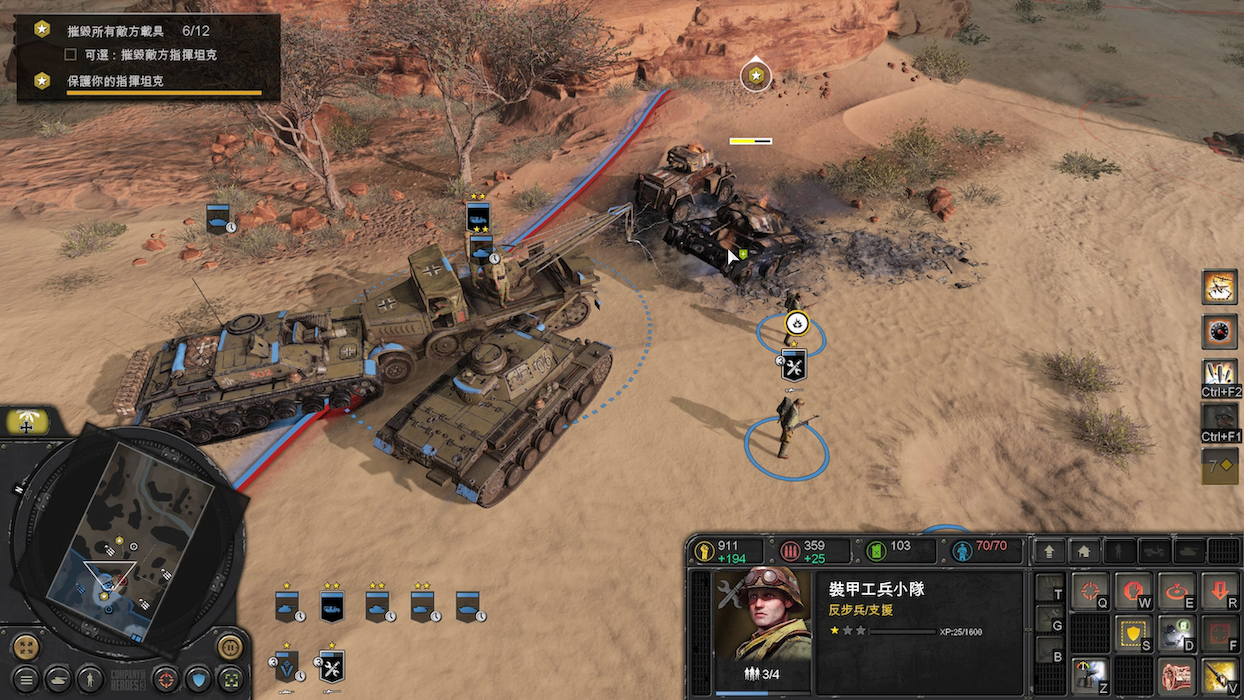Activate the aircraft strike battlegroup ability

(1219, 287)
